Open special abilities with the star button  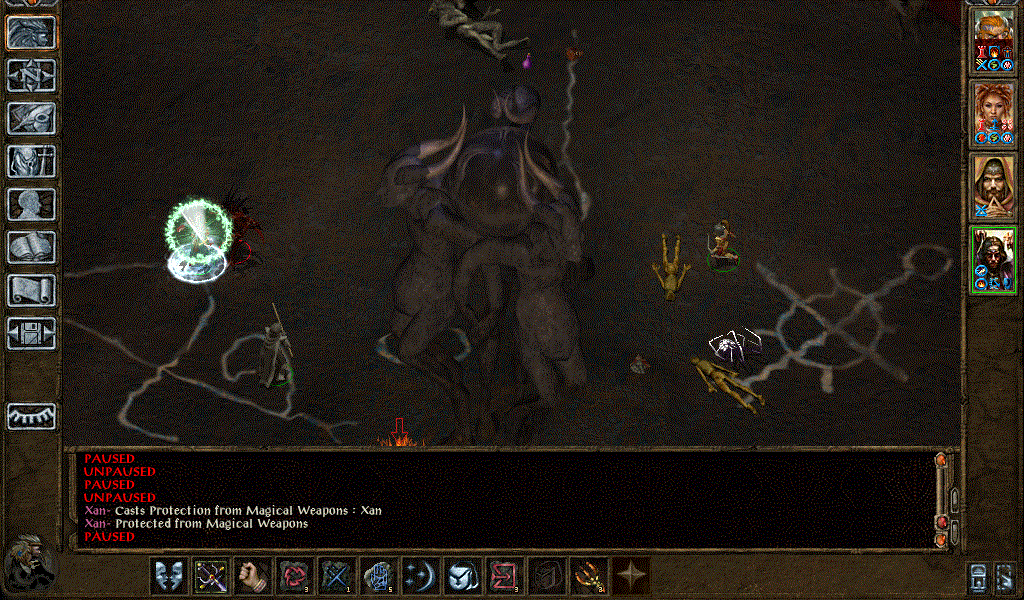click(631, 577)
